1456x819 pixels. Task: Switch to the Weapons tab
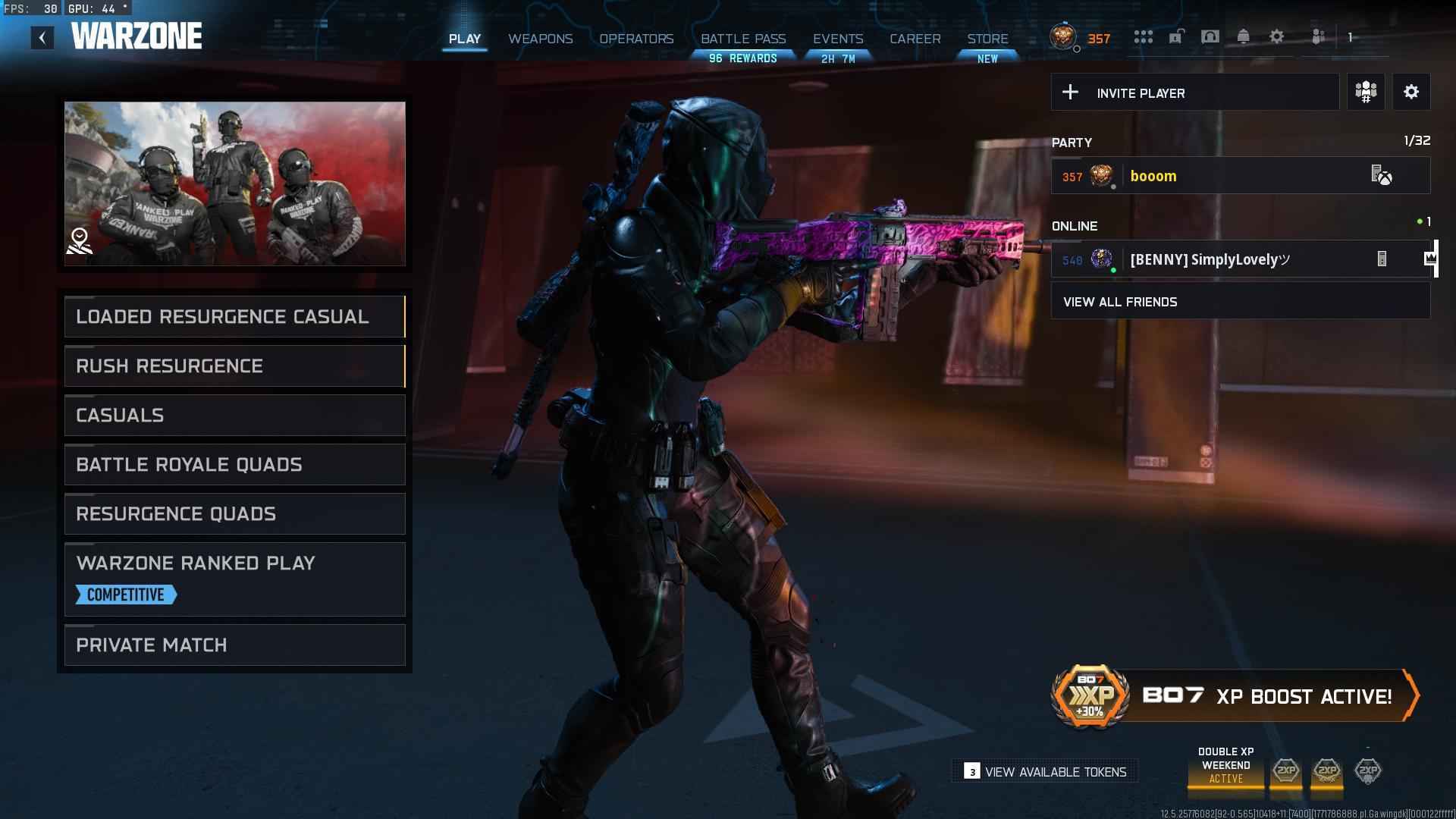(541, 39)
